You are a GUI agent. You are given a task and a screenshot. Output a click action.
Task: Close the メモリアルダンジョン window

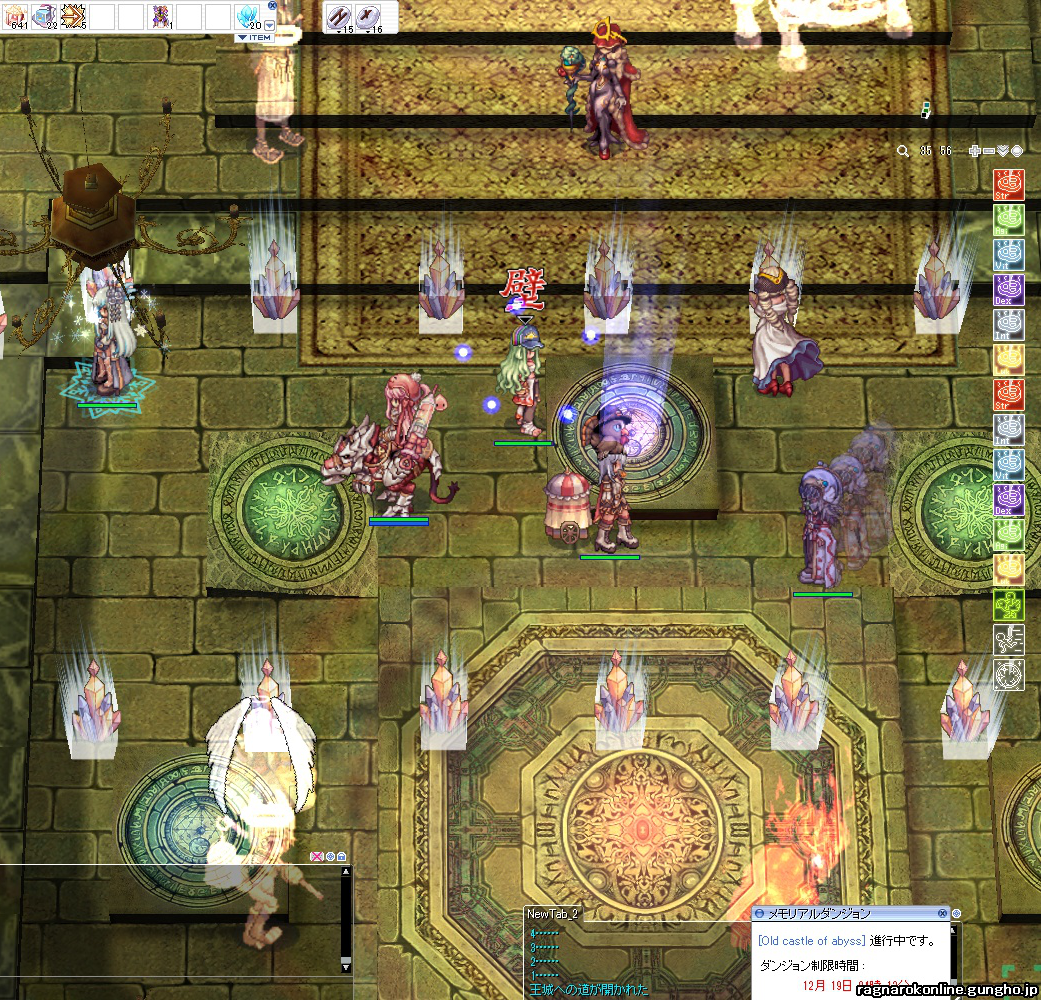pos(942,913)
